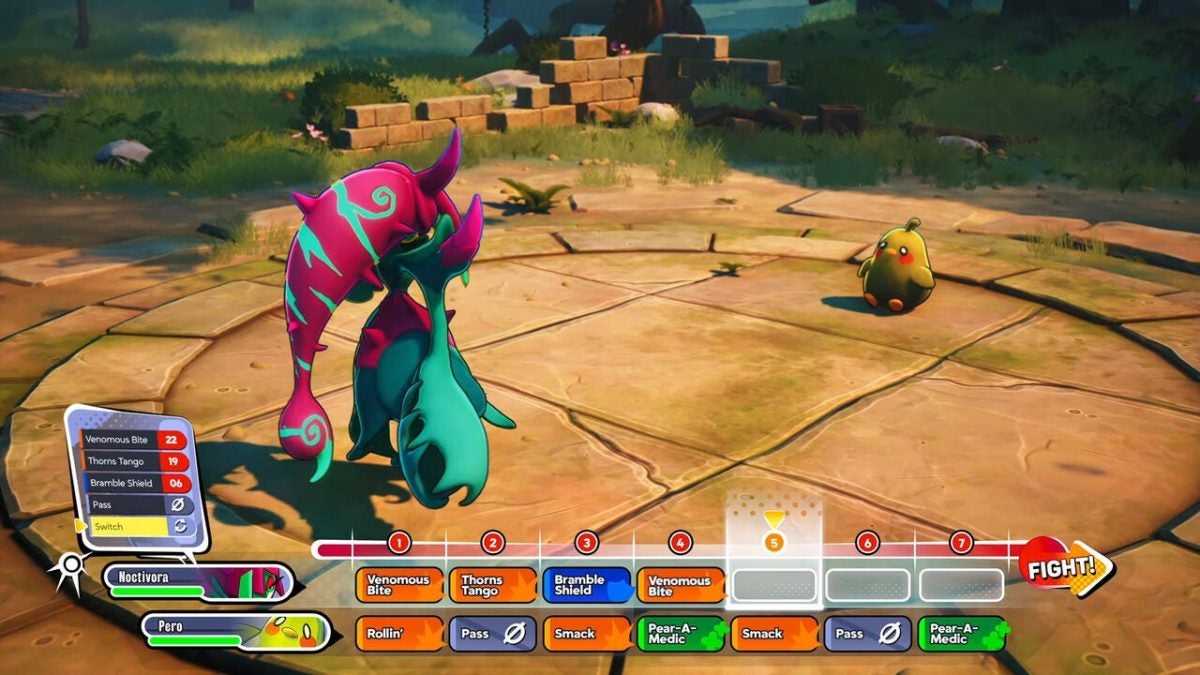Choose the highlighted turn 5 marker
The height and width of the screenshot is (675, 1200).
pyautogui.click(x=773, y=543)
